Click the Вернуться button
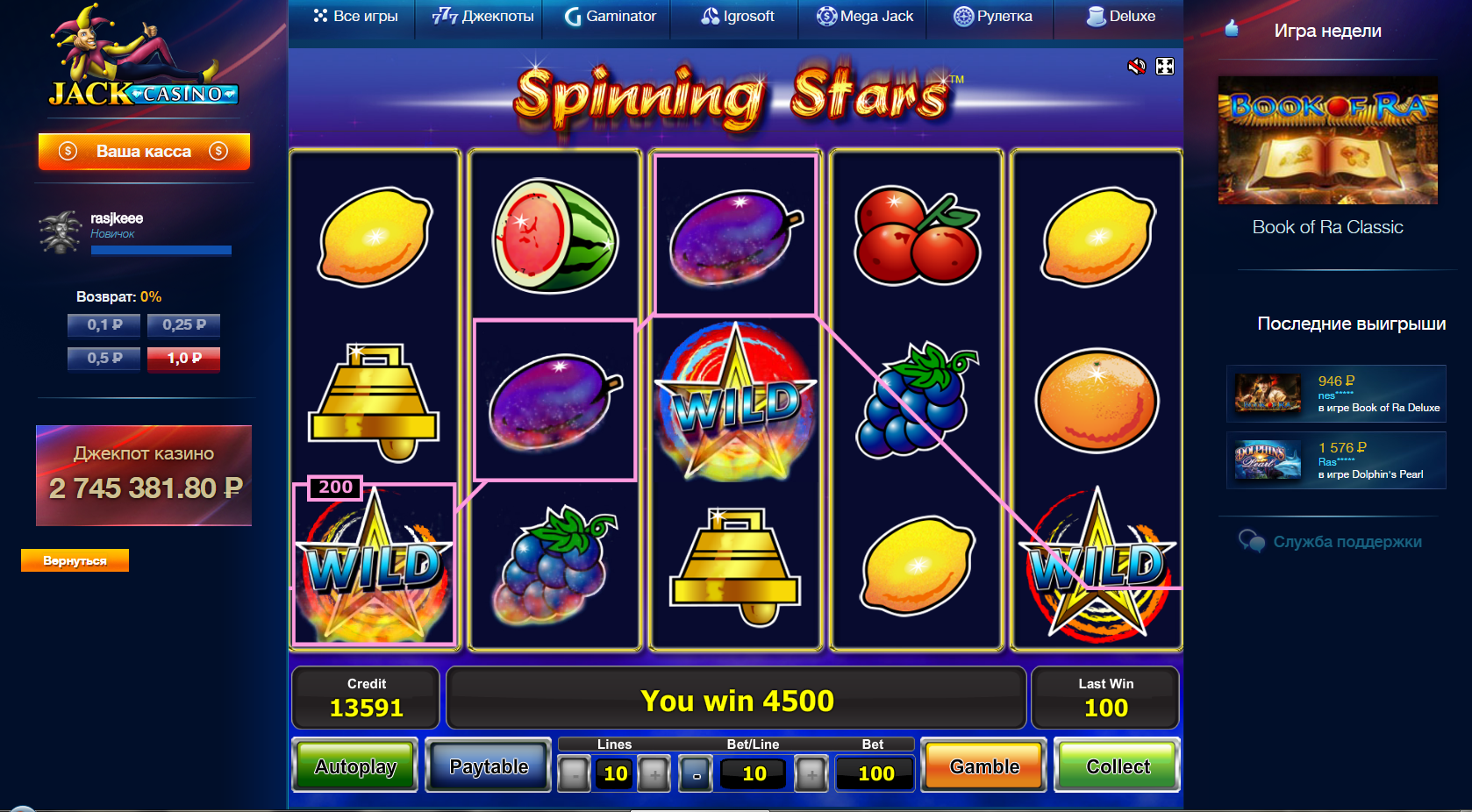The image size is (1472, 812). [x=75, y=560]
